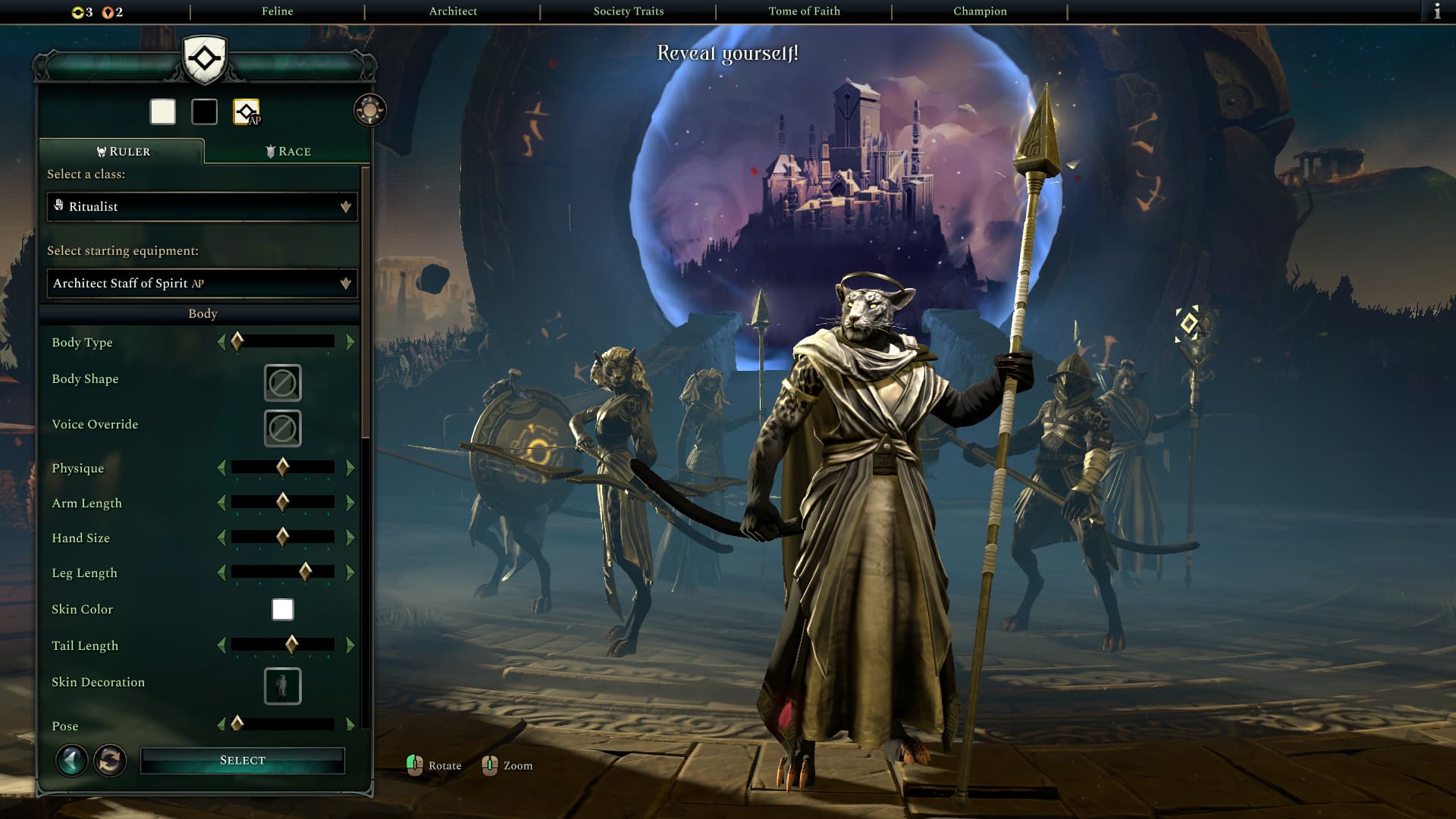Confirm with the Select button
The width and height of the screenshot is (1456, 819).
point(243,761)
